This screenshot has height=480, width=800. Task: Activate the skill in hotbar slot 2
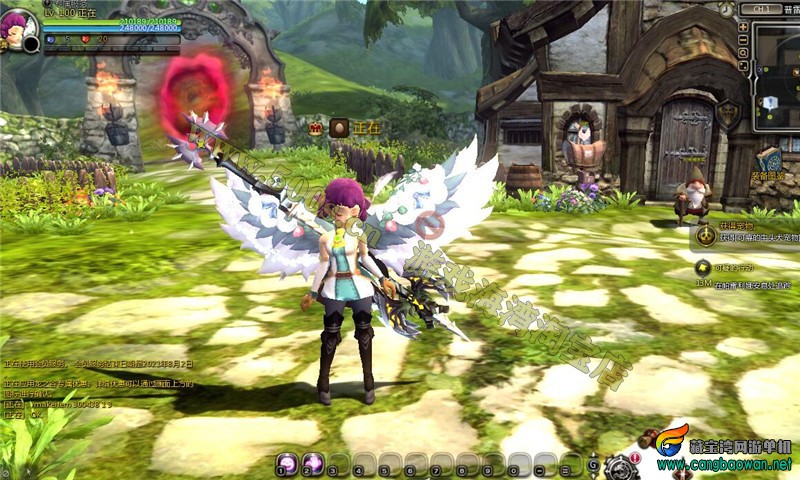313,462
